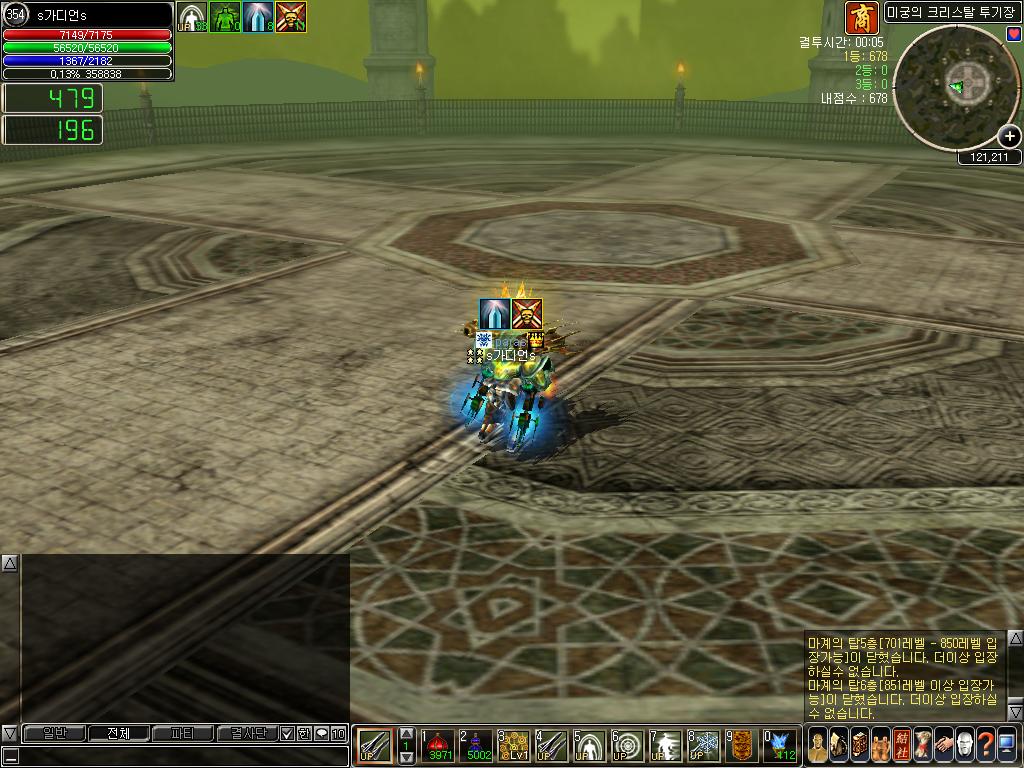
Task: Toggle the checkbox beside the chat tabs
Action: (287, 733)
